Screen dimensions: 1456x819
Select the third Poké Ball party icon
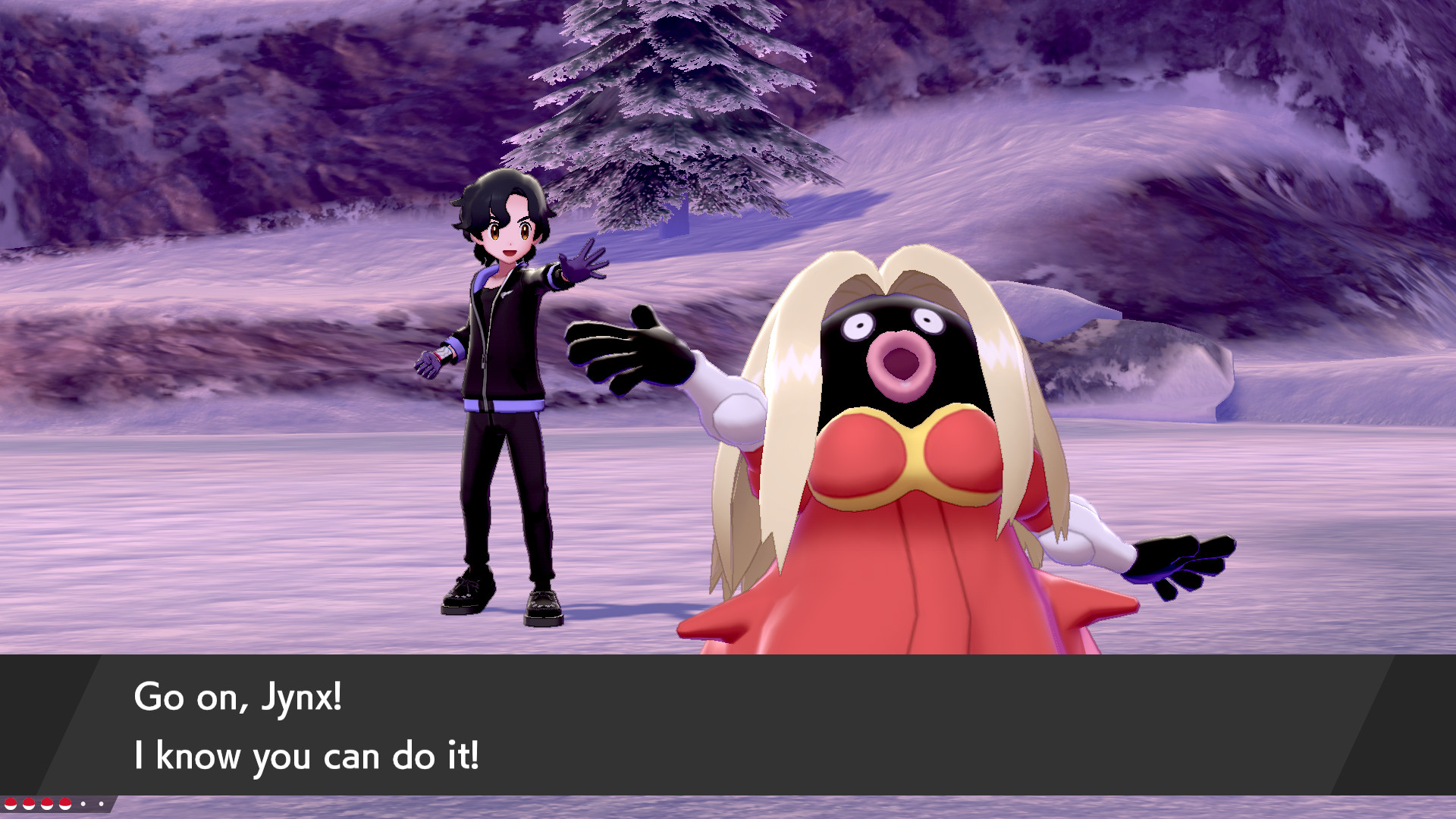tap(47, 804)
